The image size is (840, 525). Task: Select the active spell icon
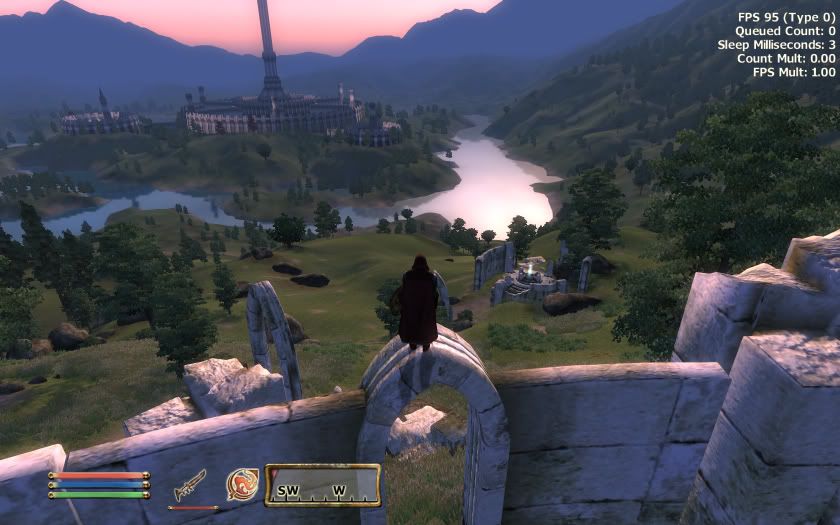242,484
